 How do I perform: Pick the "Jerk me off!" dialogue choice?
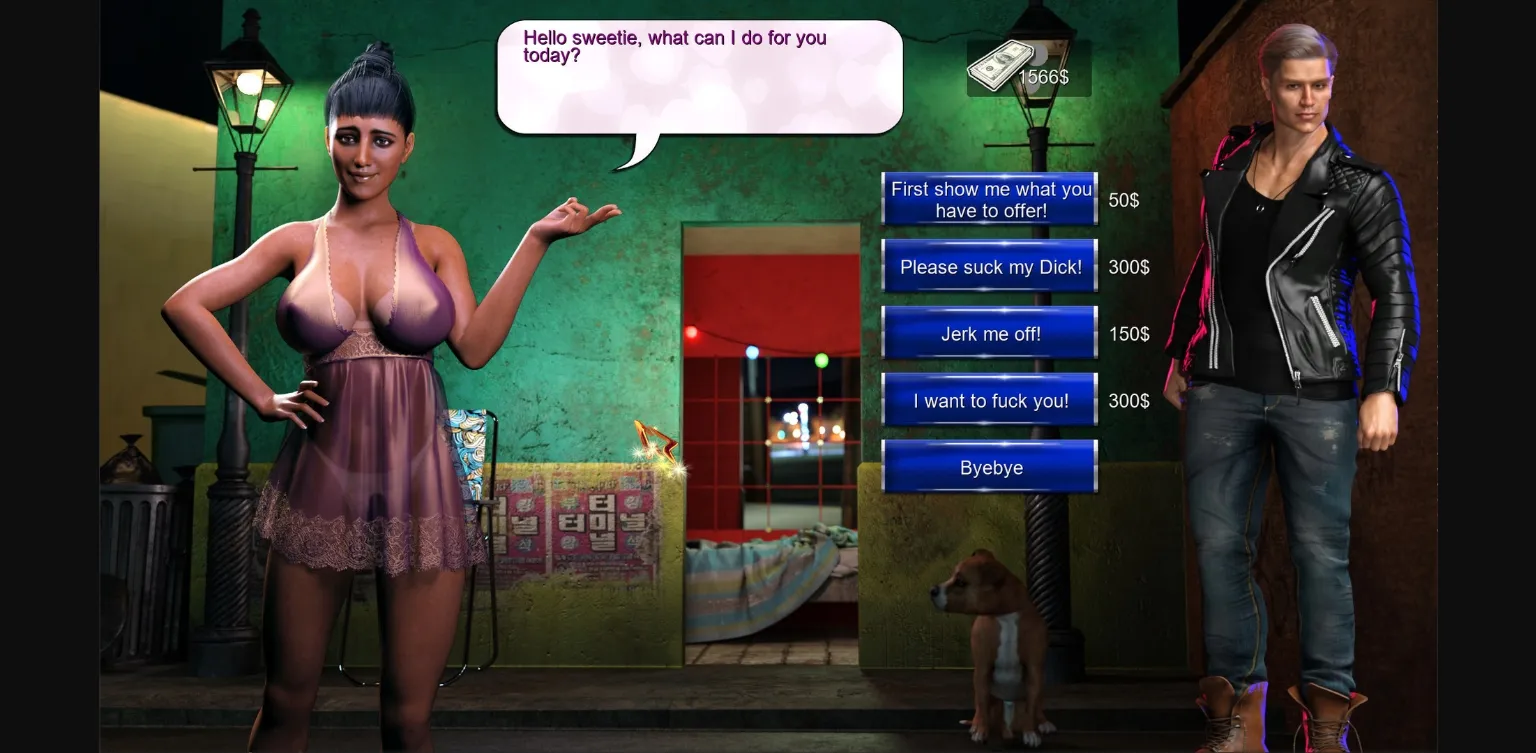(x=988, y=334)
